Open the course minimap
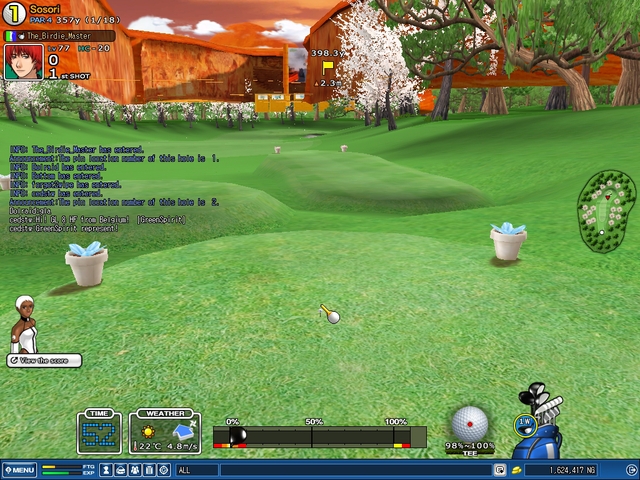Viewport: 640px width, 480px height. pos(606,212)
